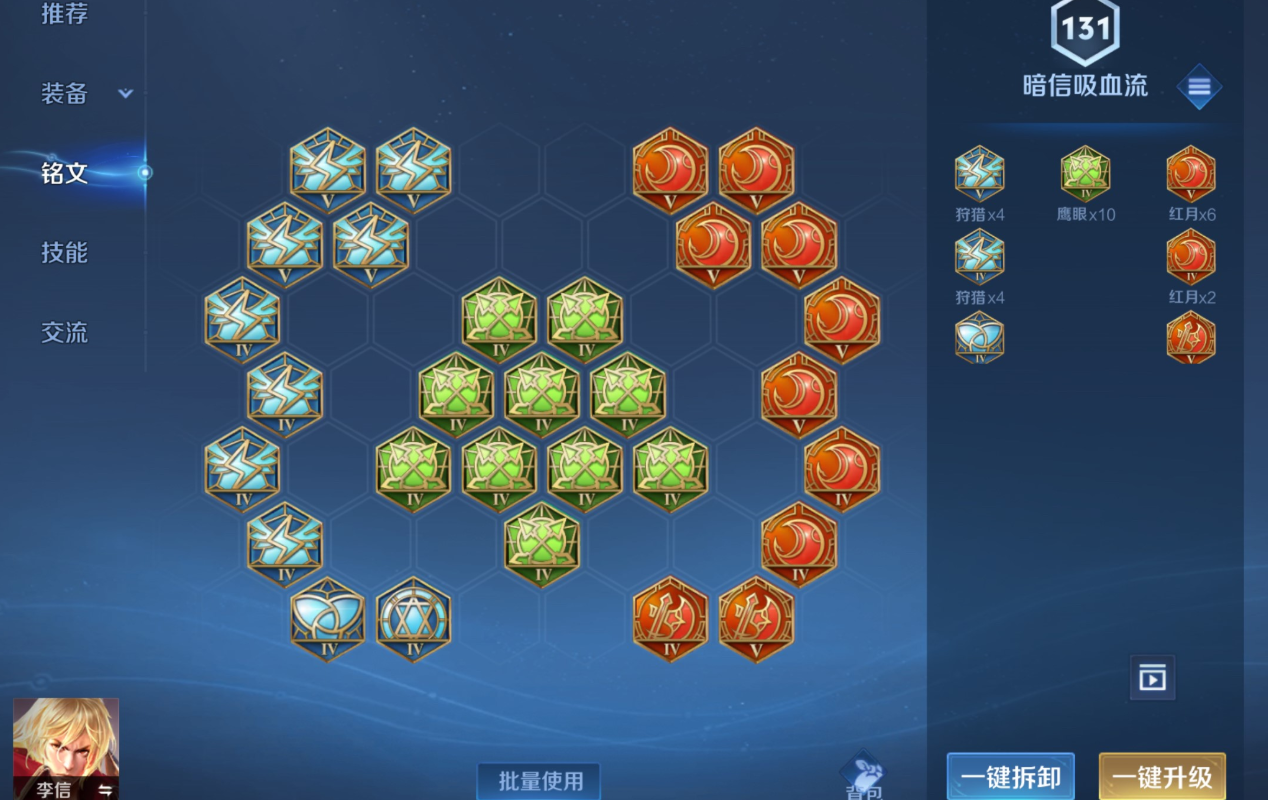
Task: Select the blue three-petal rune on the board
Action: click(x=328, y=619)
